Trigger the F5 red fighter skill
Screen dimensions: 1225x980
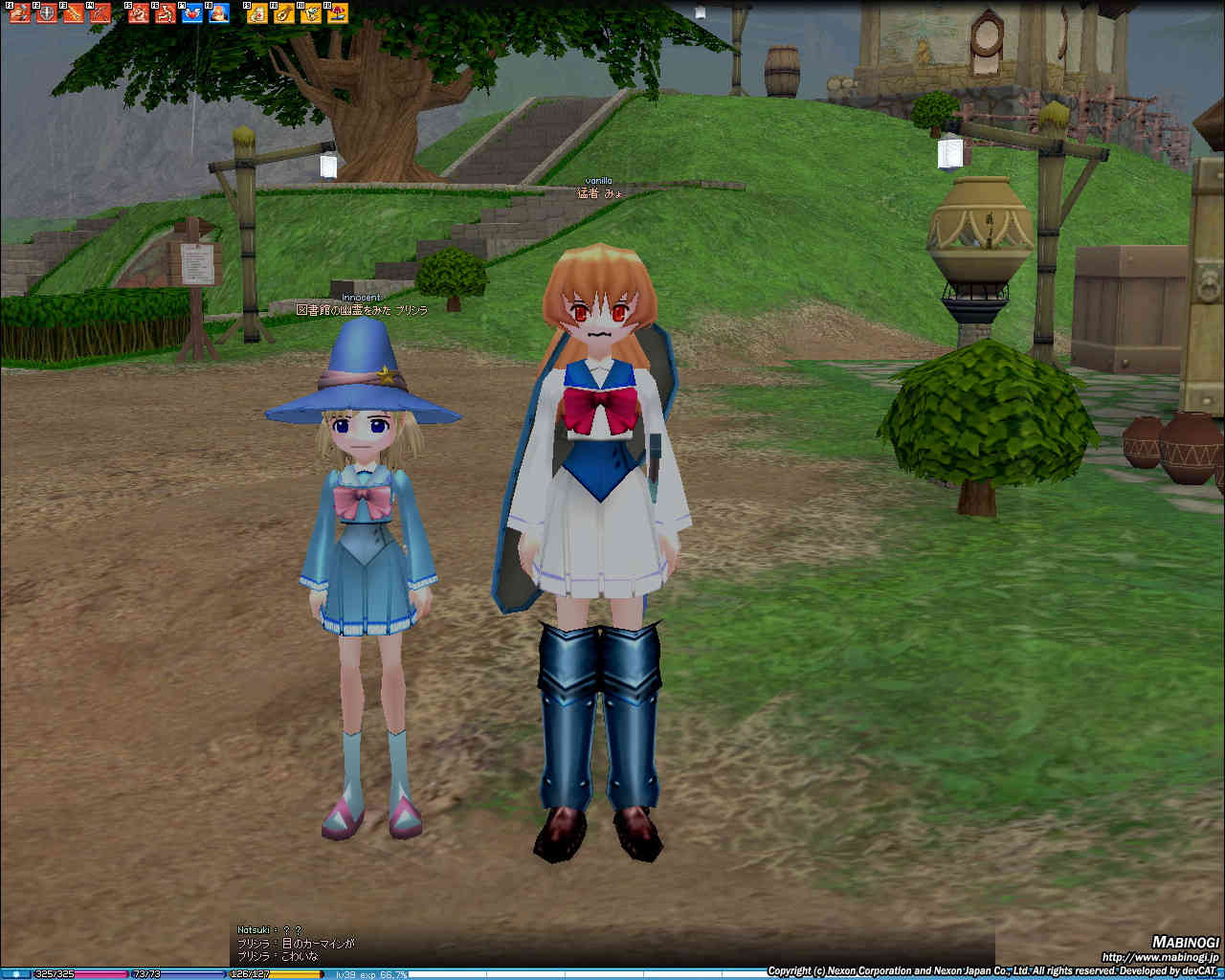[139, 13]
